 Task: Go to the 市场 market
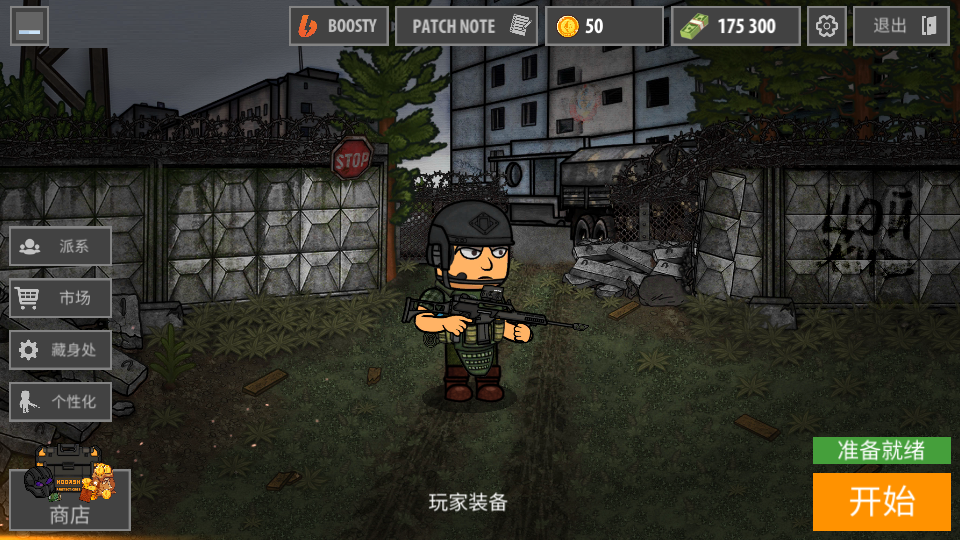click(60, 298)
